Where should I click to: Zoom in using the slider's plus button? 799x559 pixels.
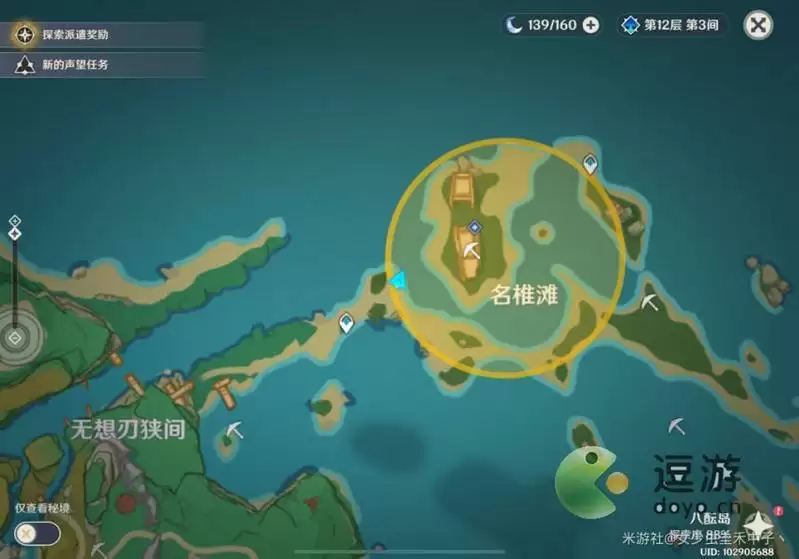(15, 221)
